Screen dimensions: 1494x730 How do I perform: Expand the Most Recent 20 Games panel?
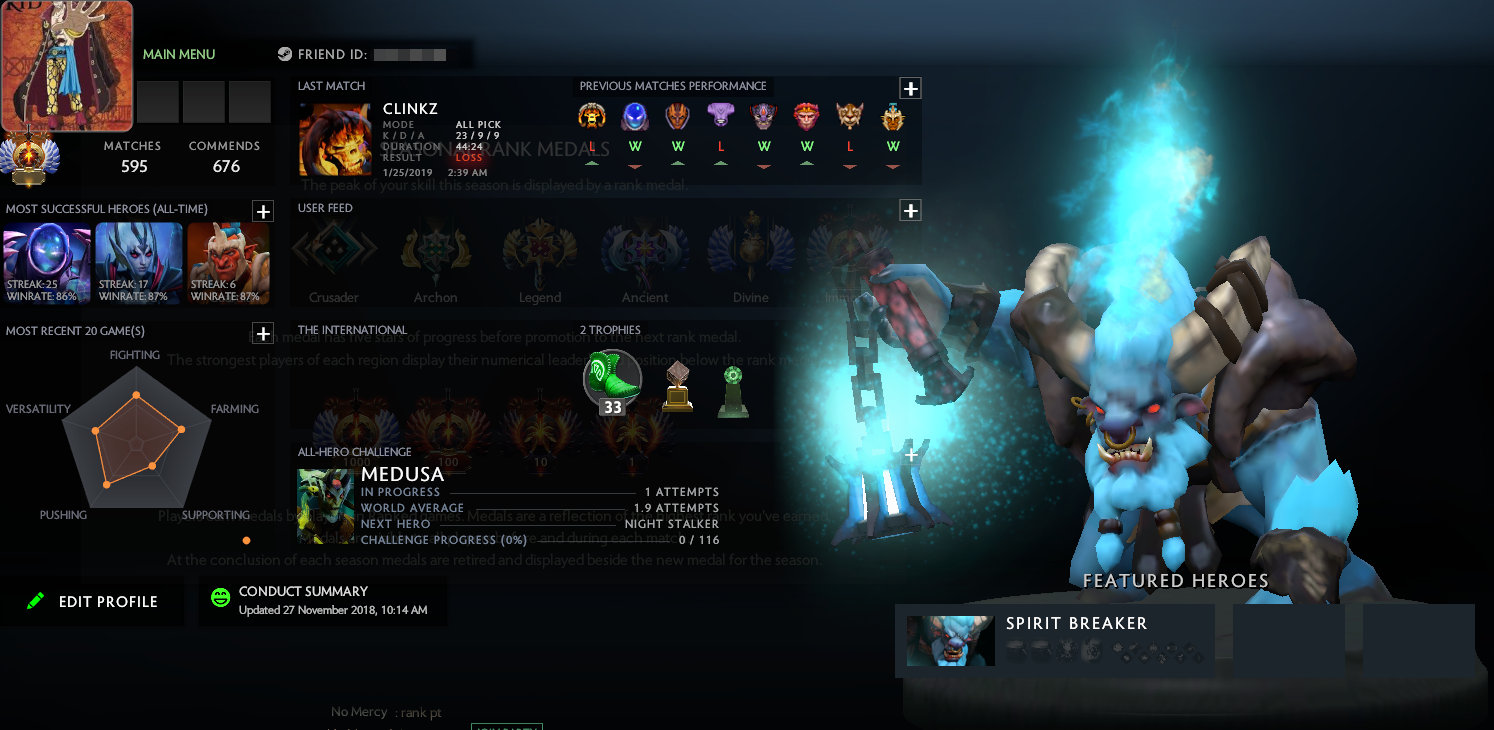pyautogui.click(x=263, y=334)
